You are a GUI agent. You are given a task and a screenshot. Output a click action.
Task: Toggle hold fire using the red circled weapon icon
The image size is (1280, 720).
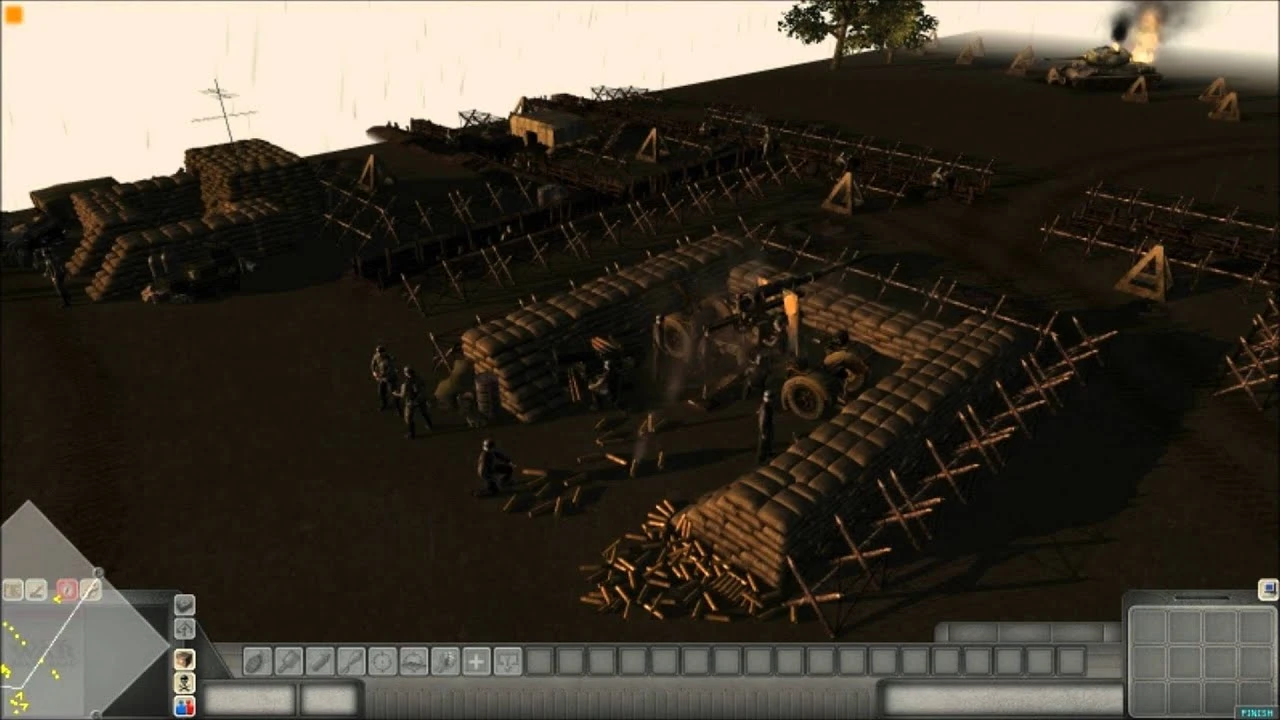pos(67,588)
